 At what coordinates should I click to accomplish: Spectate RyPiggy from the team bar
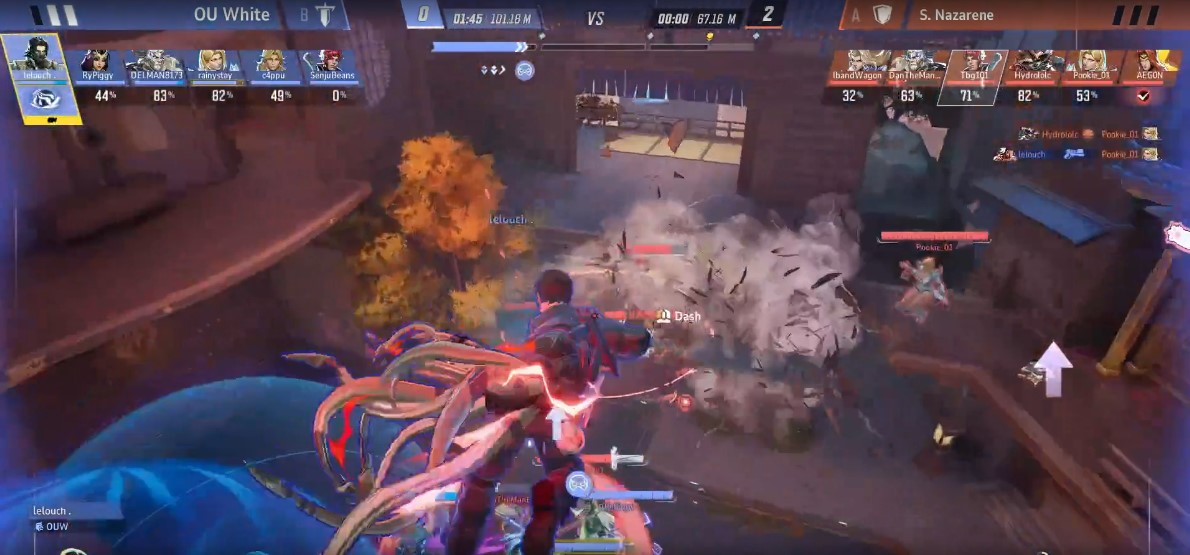tap(100, 64)
